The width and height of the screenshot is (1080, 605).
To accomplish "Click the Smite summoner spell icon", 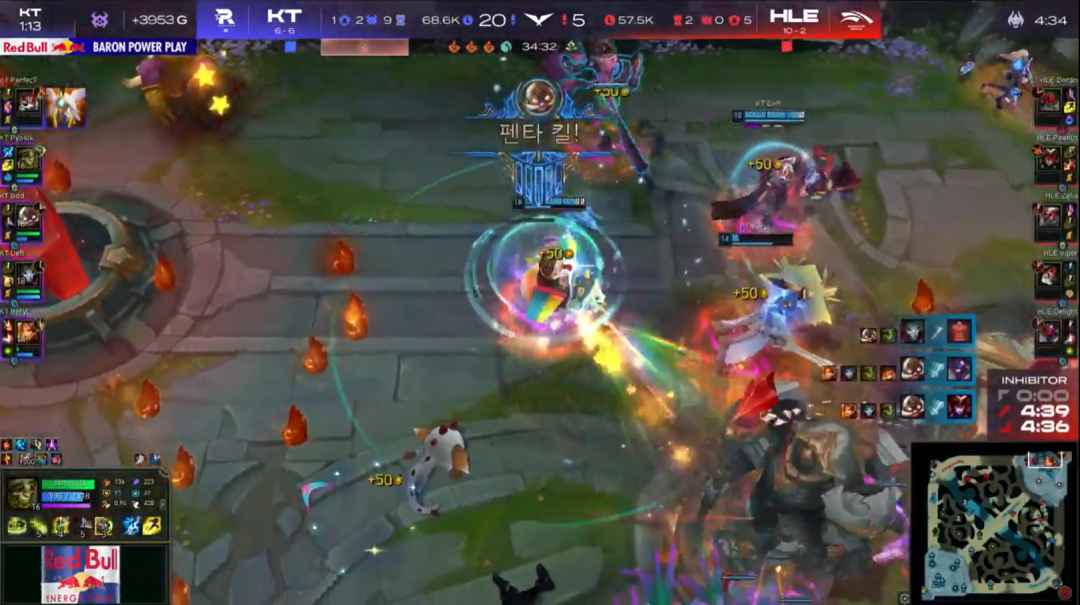I will (130, 526).
